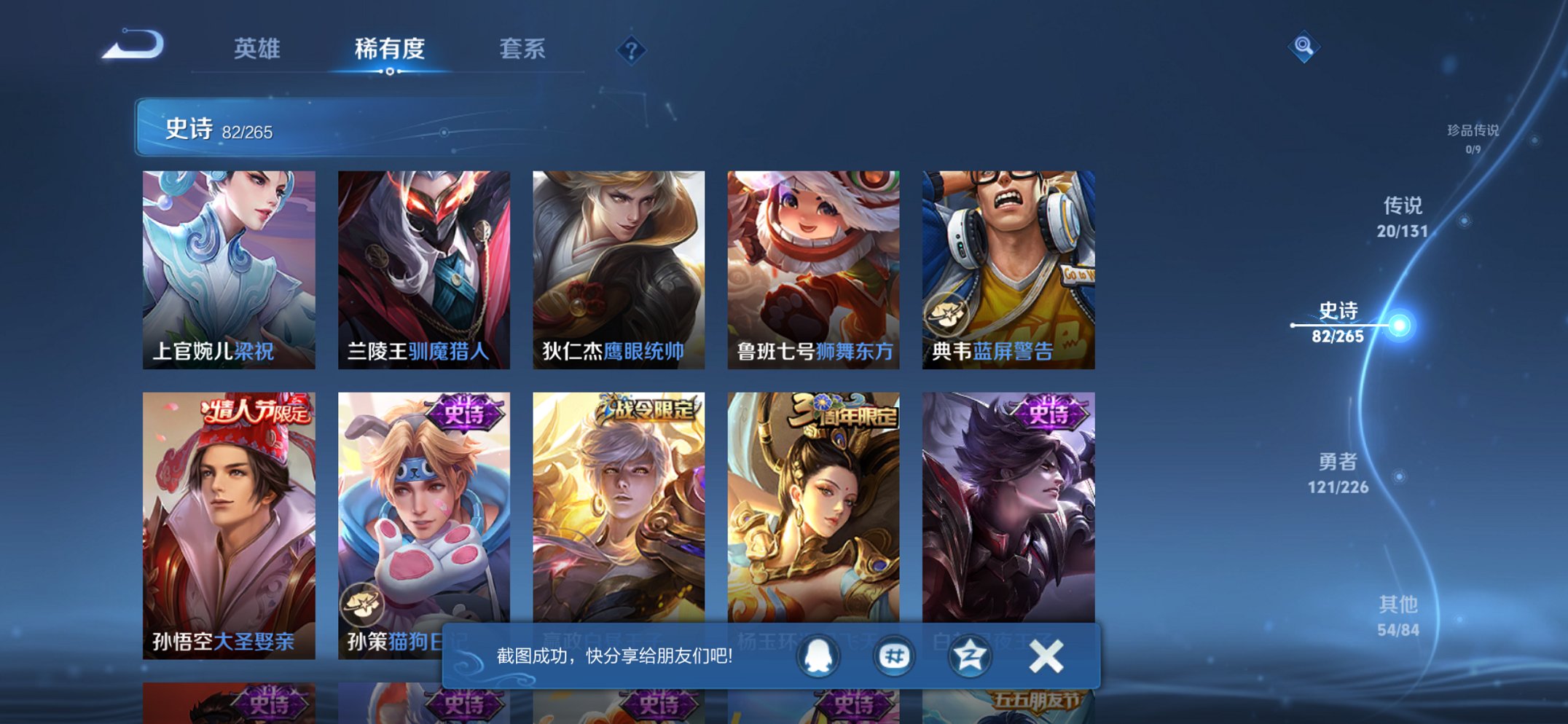Tap the game logo in the top left
This screenshot has width=1568, height=724.
[133, 45]
